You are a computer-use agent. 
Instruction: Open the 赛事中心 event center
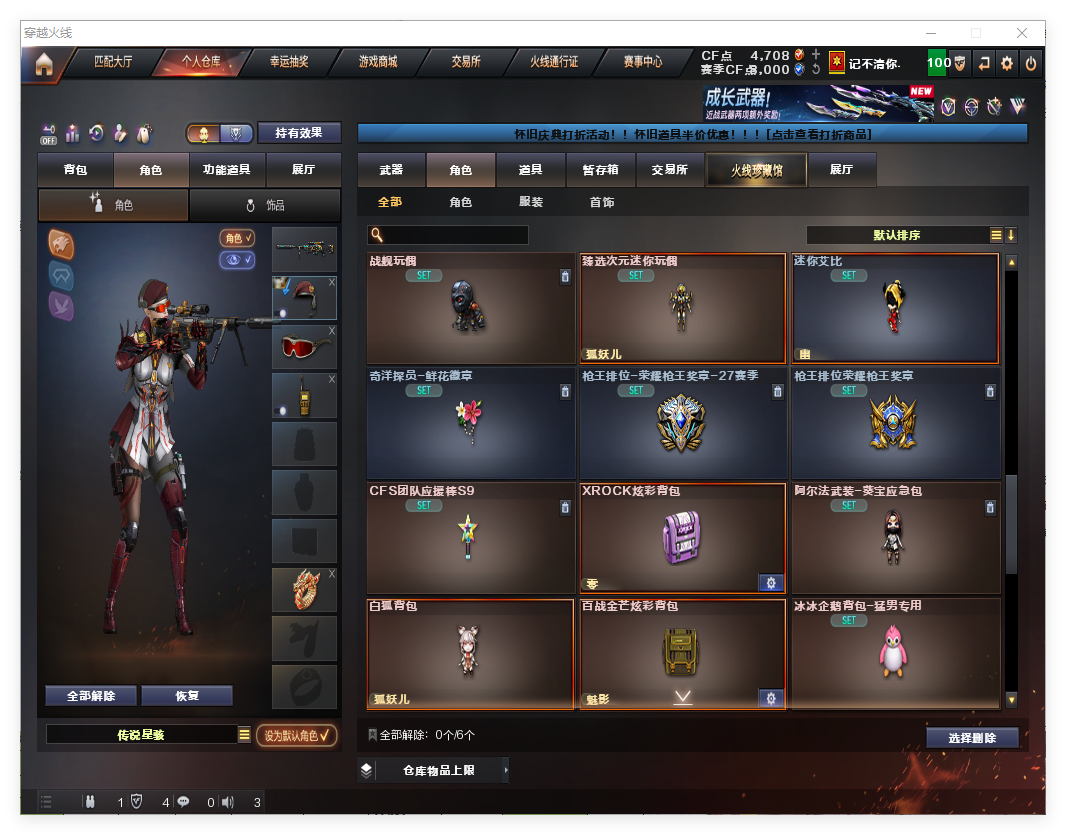[643, 62]
